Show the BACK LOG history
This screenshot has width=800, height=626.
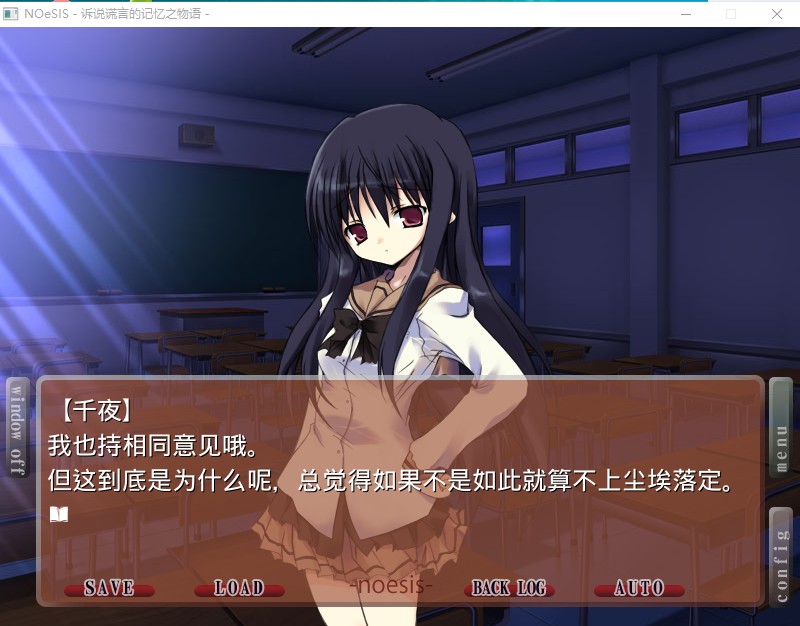pos(509,588)
